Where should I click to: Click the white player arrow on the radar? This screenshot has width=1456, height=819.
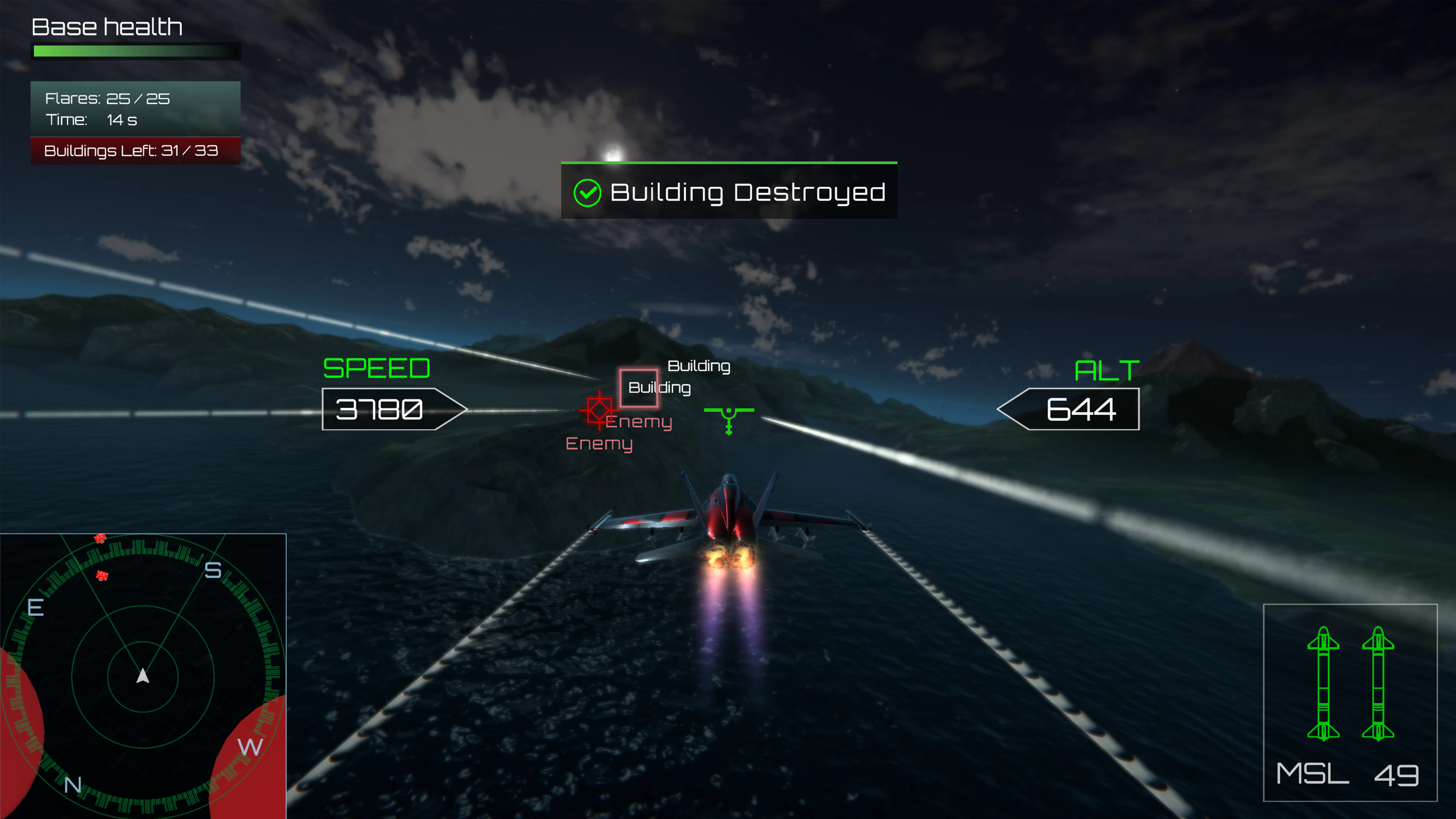143,676
